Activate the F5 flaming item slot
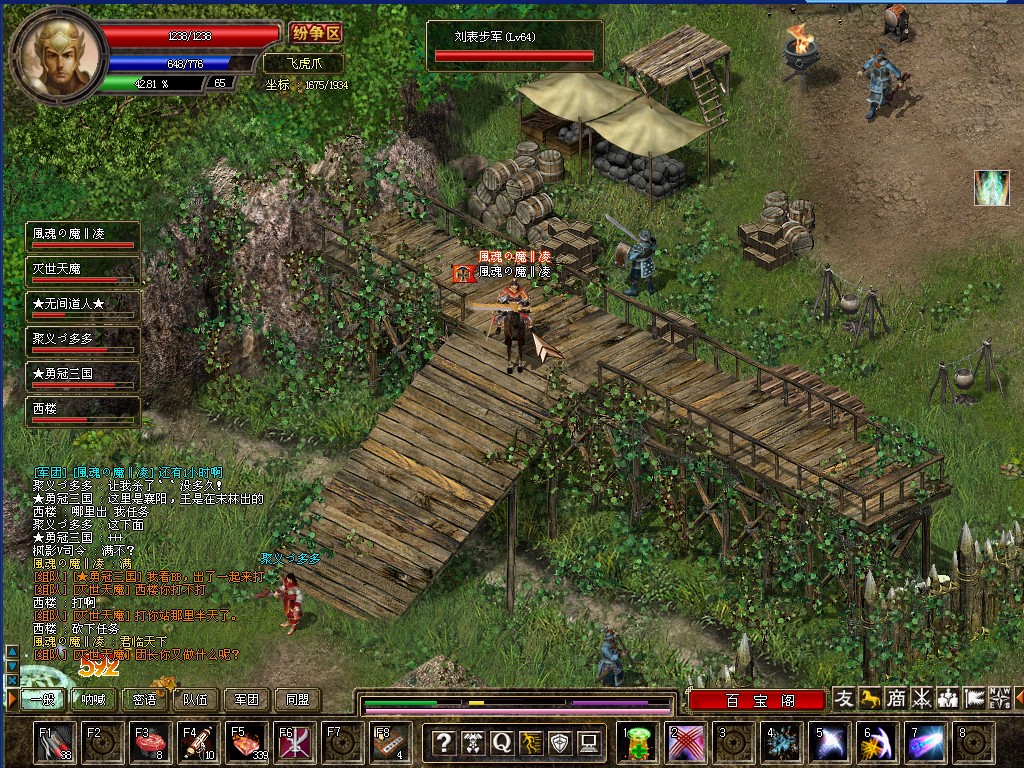The height and width of the screenshot is (768, 1024). click(247, 743)
